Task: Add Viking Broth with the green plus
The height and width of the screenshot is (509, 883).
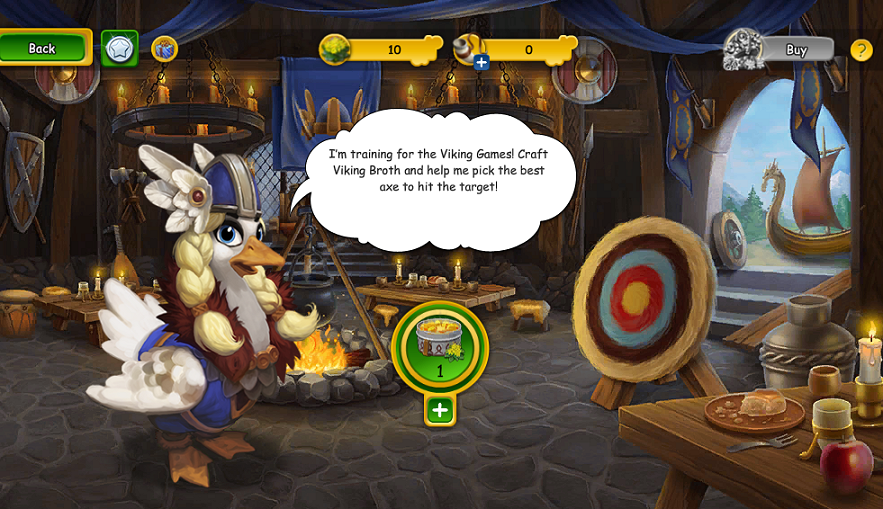Action: [x=439, y=410]
